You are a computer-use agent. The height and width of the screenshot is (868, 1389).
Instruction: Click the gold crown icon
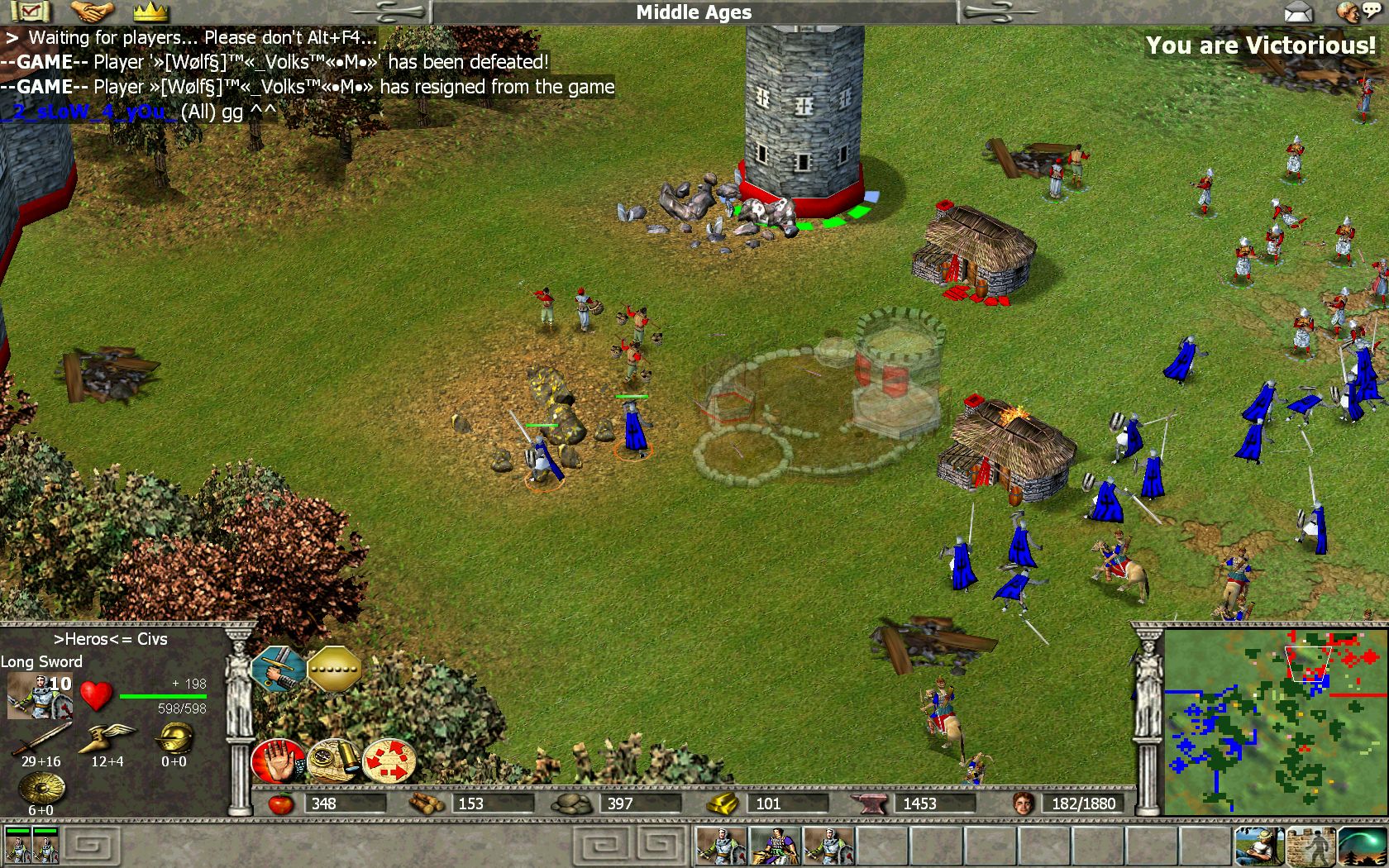coord(150,12)
